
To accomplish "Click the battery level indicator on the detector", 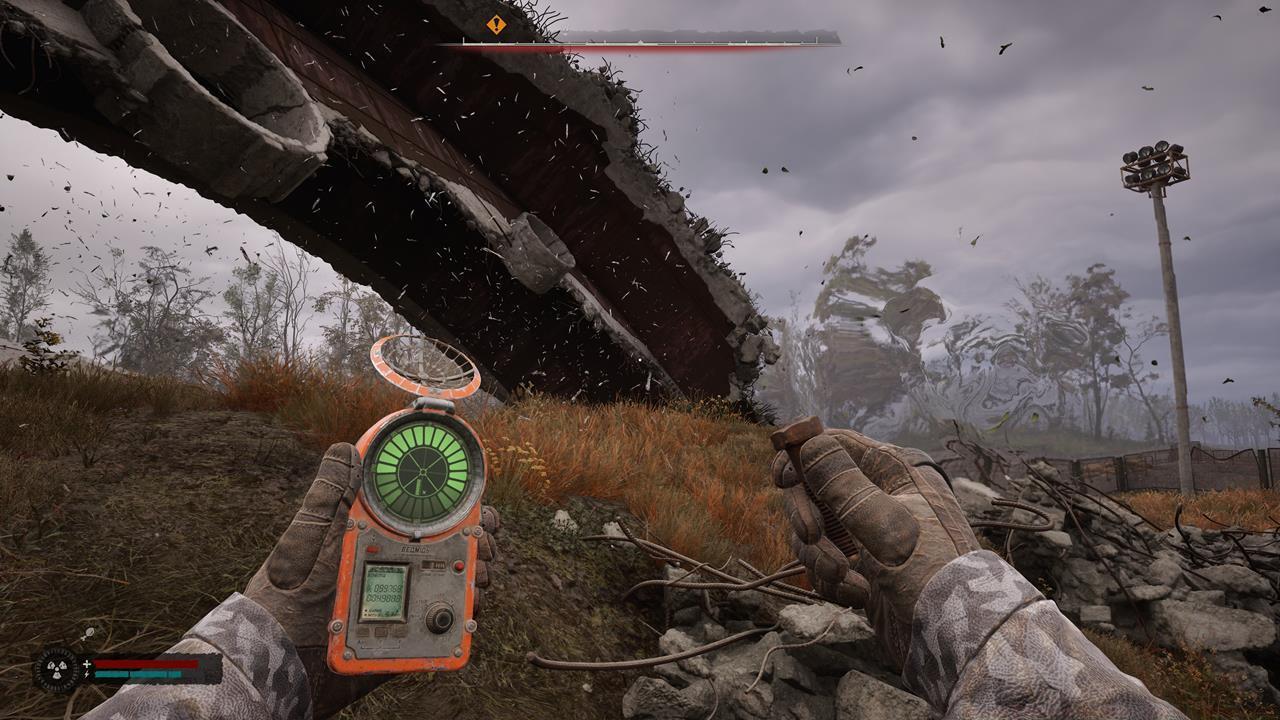I will pyautogui.click(x=434, y=564).
